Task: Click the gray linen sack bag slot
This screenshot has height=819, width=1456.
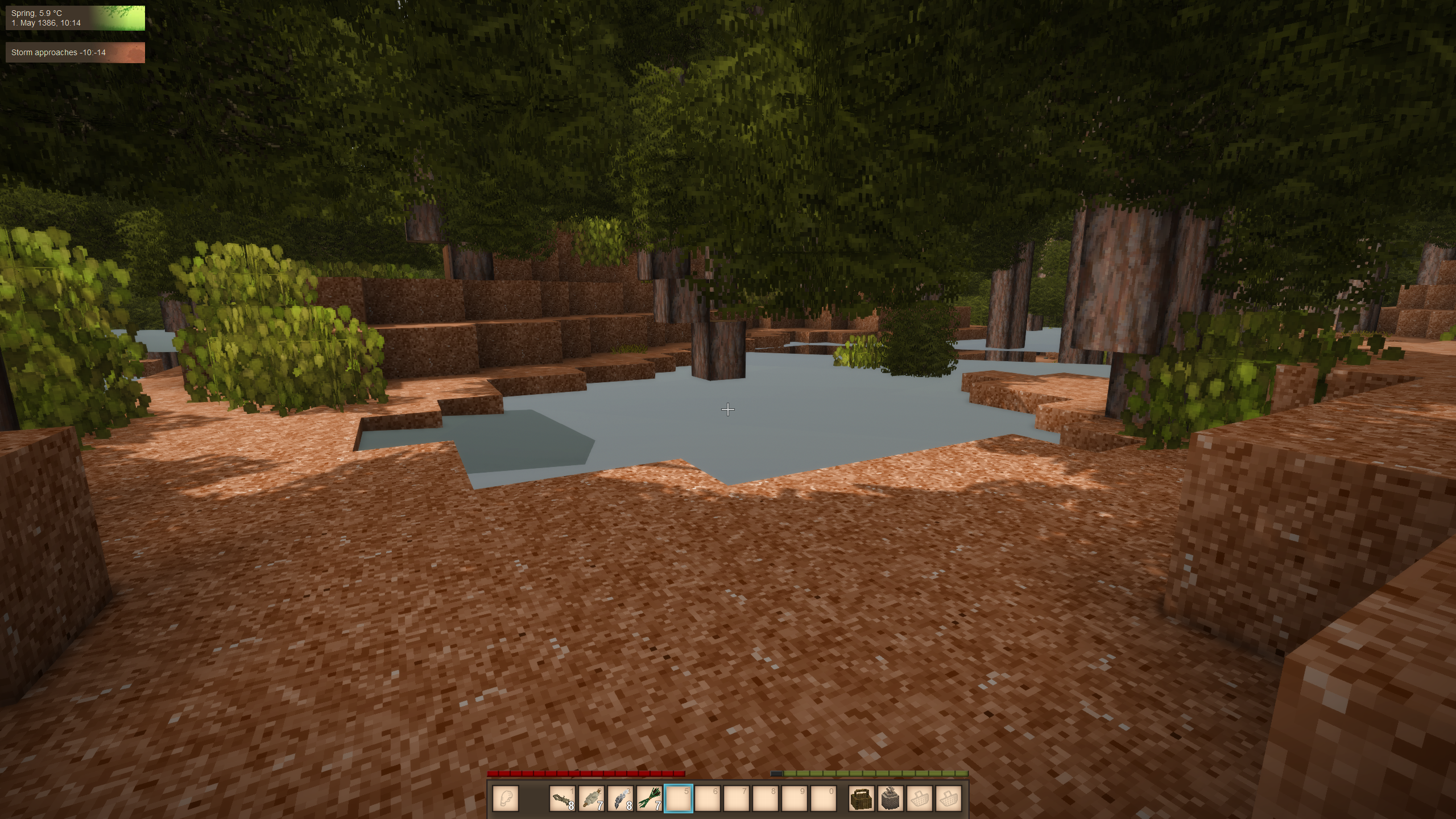Action: point(891,799)
